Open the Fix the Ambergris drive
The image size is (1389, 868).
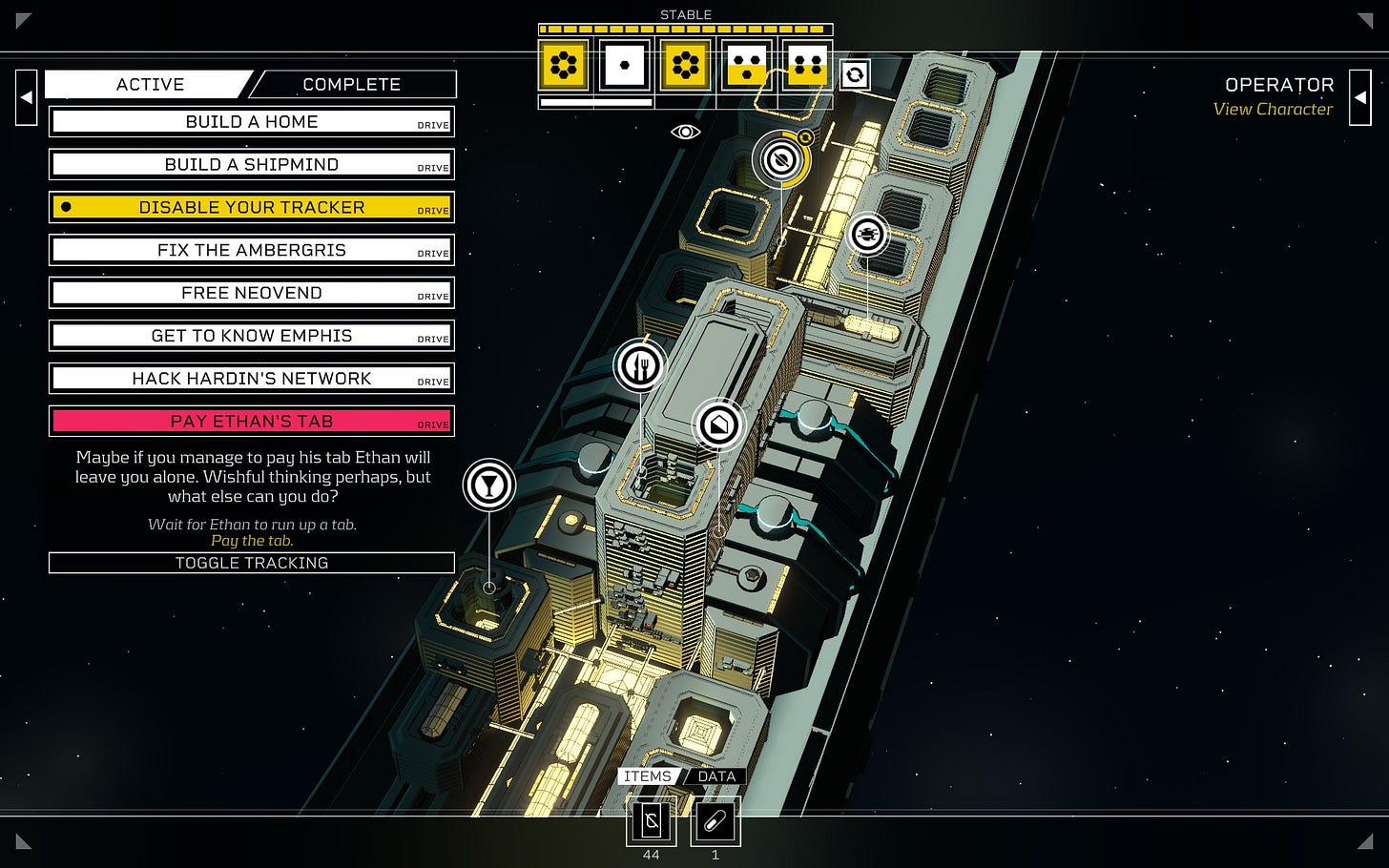252,251
